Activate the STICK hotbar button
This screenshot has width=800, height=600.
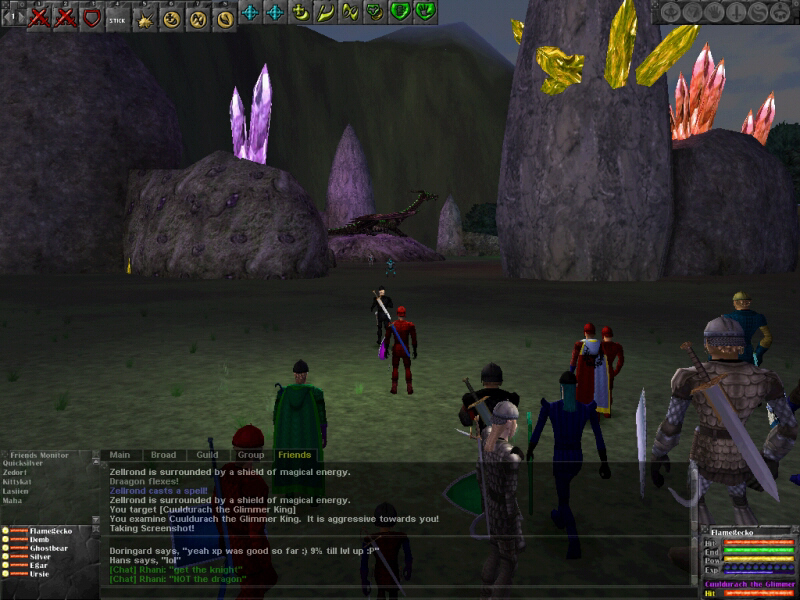(118, 17)
